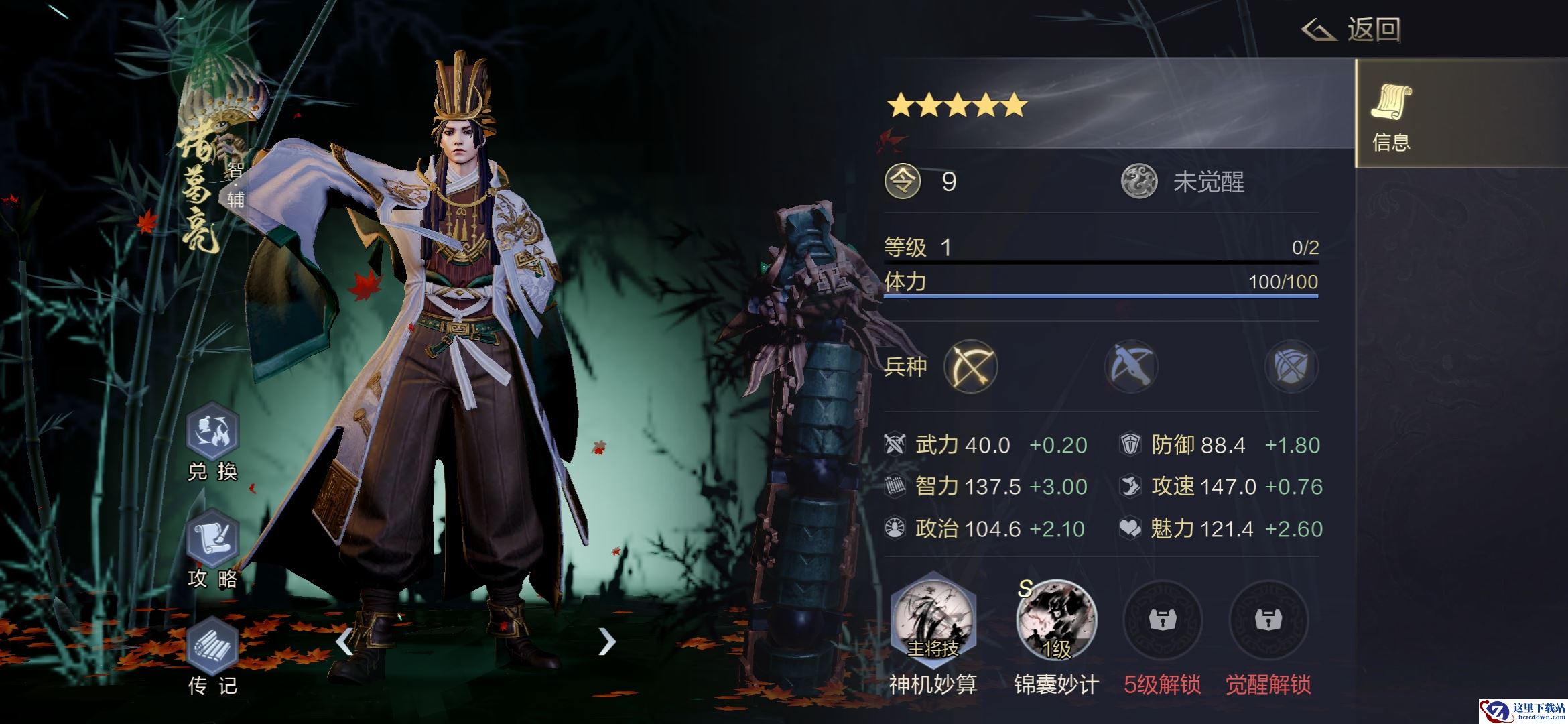
Task: Tap the locked 5级解锁 skill slot
Action: [x=1163, y=621]
